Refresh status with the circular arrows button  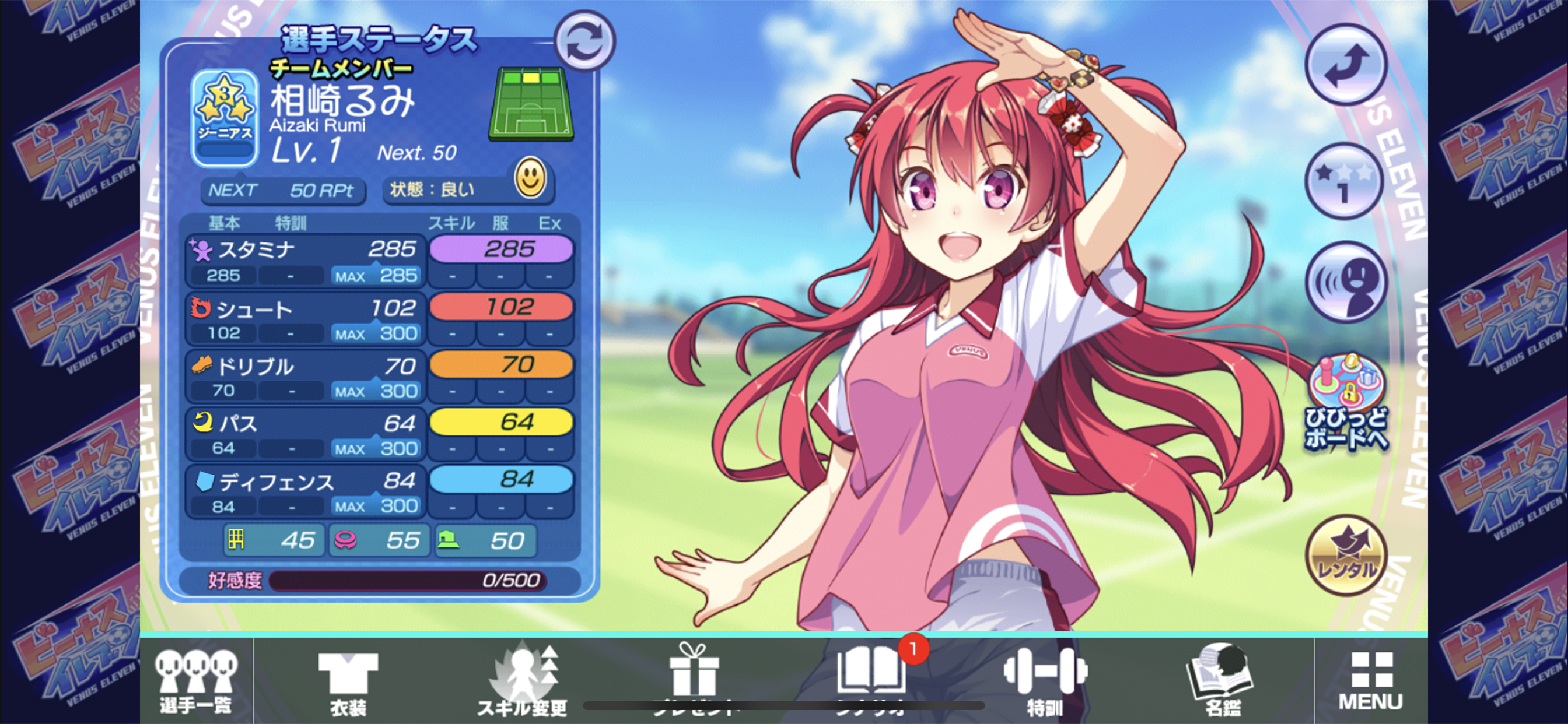584,41
